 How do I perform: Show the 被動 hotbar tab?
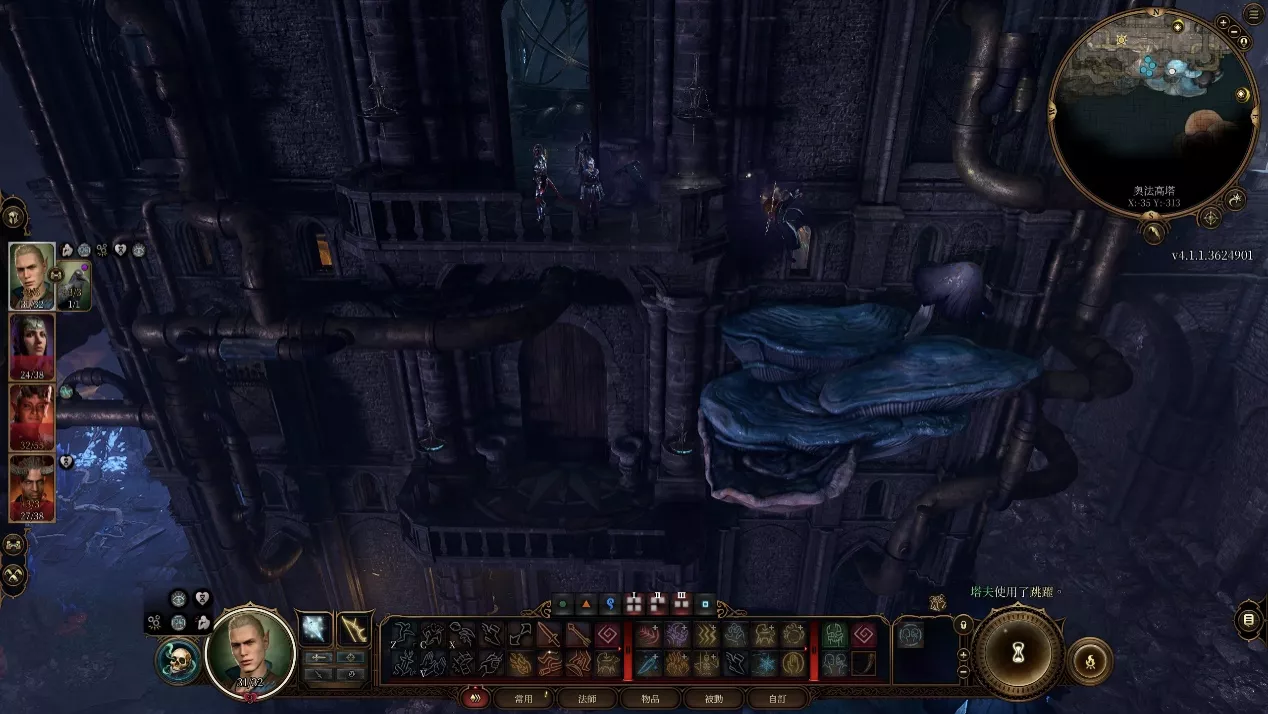(x=712, y=698)
